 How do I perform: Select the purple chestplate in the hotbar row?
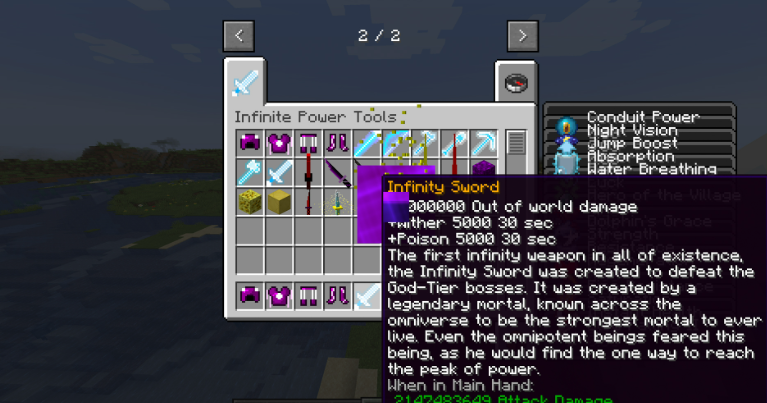click(x=279, y=296)
